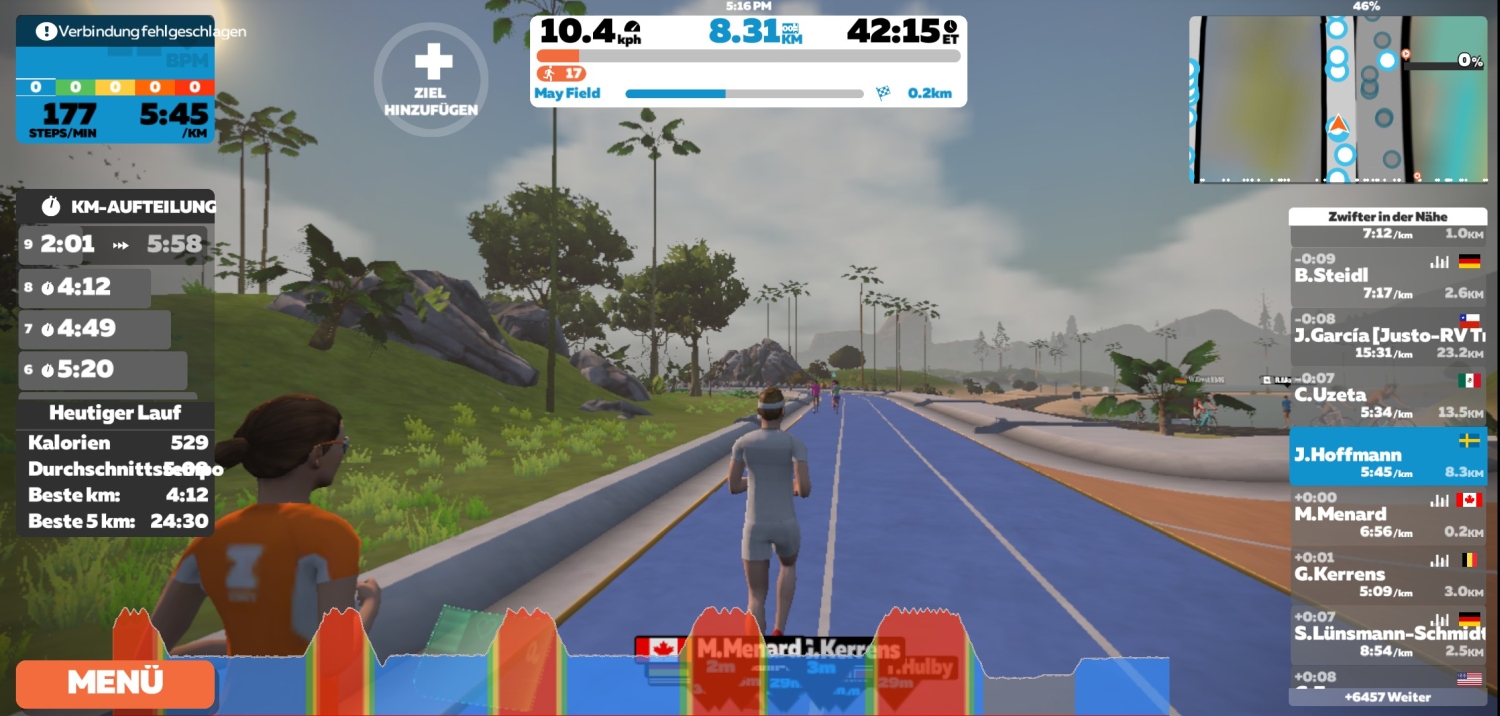Select the kilometer 8 split row
The image size is (1500, 716).
pyautogui.click(x=85, y=287)
